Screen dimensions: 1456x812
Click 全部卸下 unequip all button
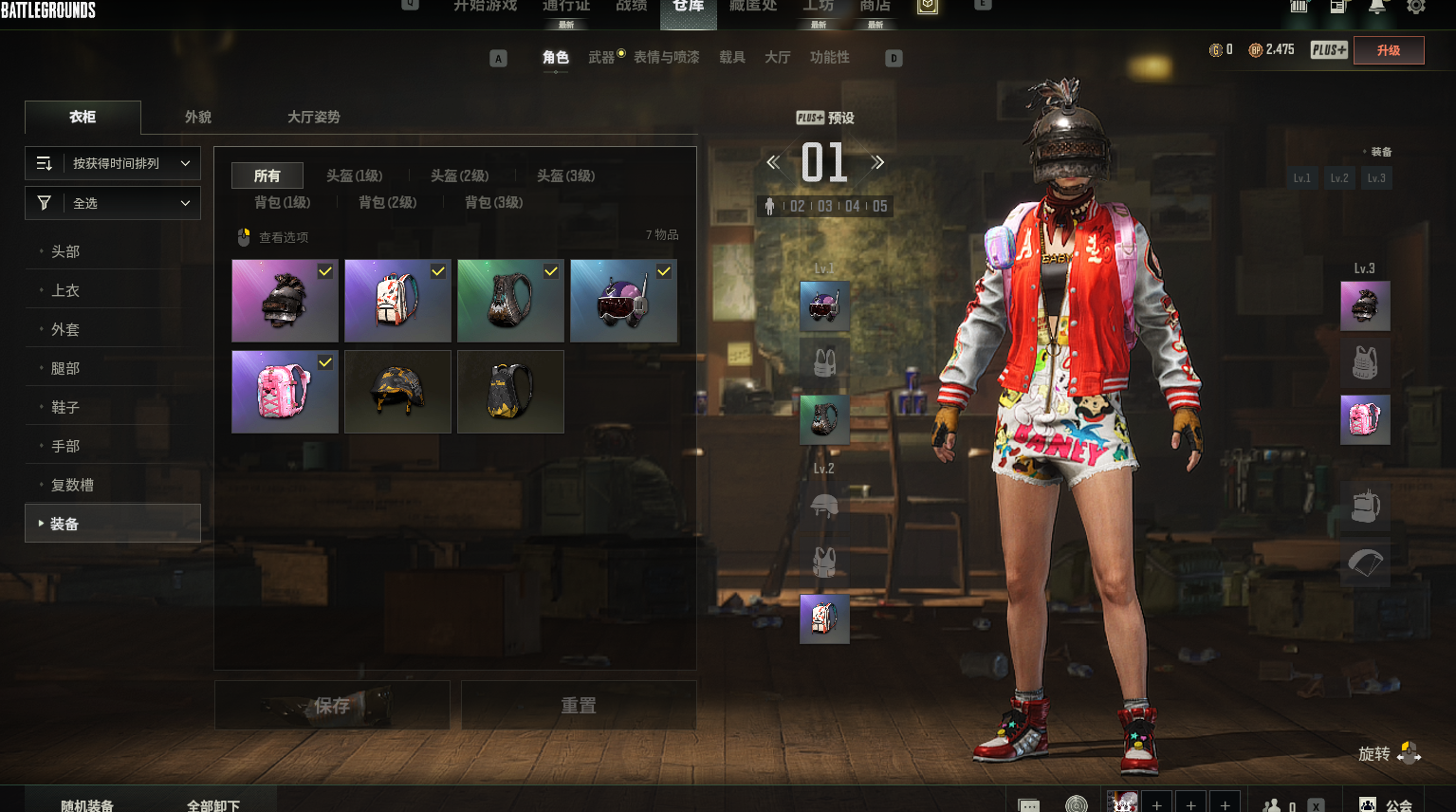click(x=213, y=804)
